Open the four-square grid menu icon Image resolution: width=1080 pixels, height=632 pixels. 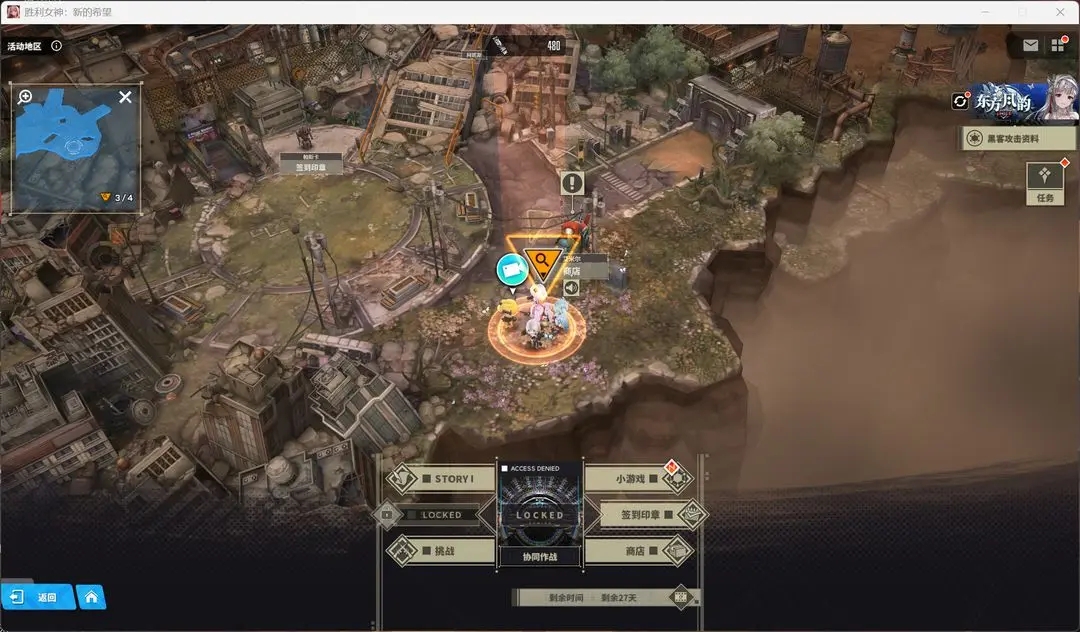click(x=1058, y=45)
